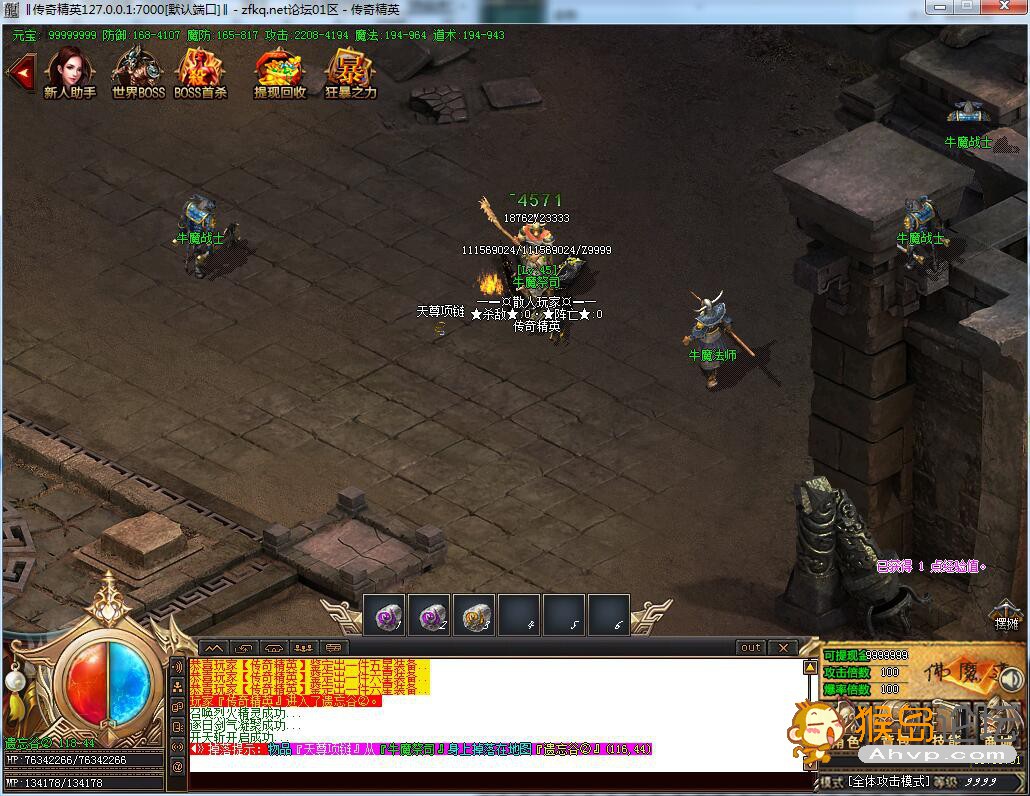
Task: Use the orange rune stone in hotbar slot 3
Action: [474, 615]
